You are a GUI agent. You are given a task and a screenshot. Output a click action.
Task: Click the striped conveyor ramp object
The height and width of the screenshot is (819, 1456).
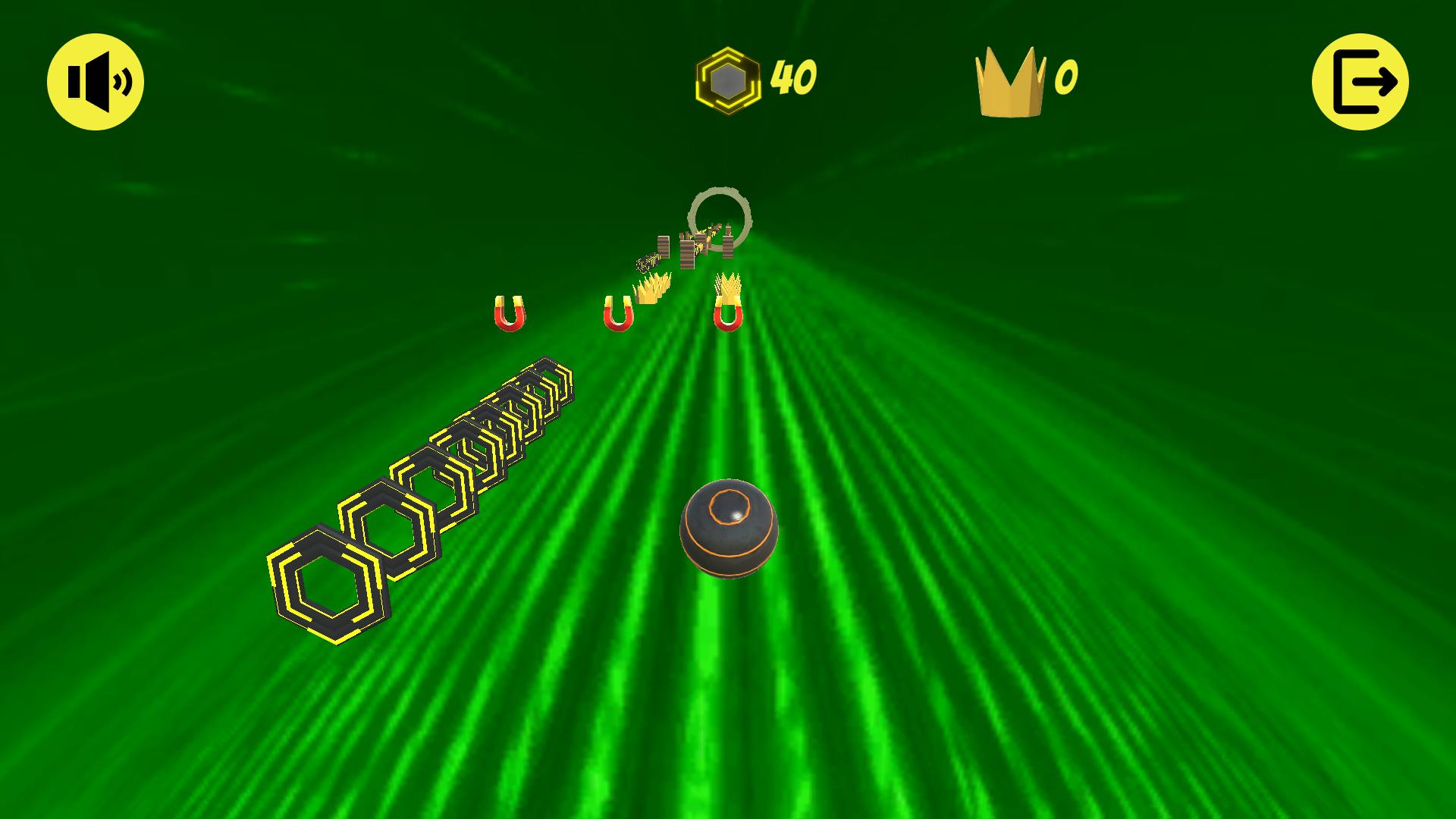click(648, 262)
